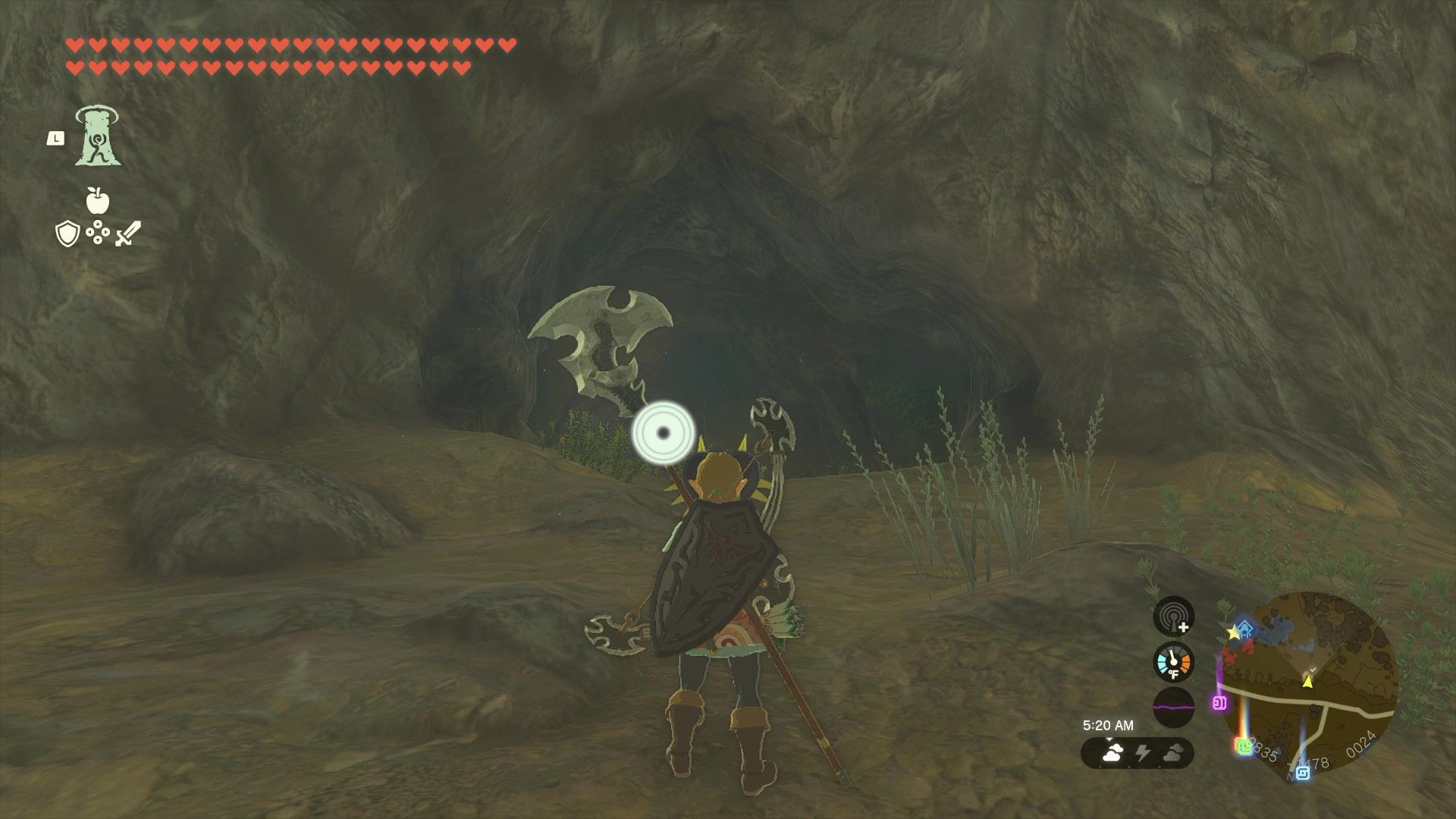Select the lightning icon in the weather forecast

coord(1144,752)
